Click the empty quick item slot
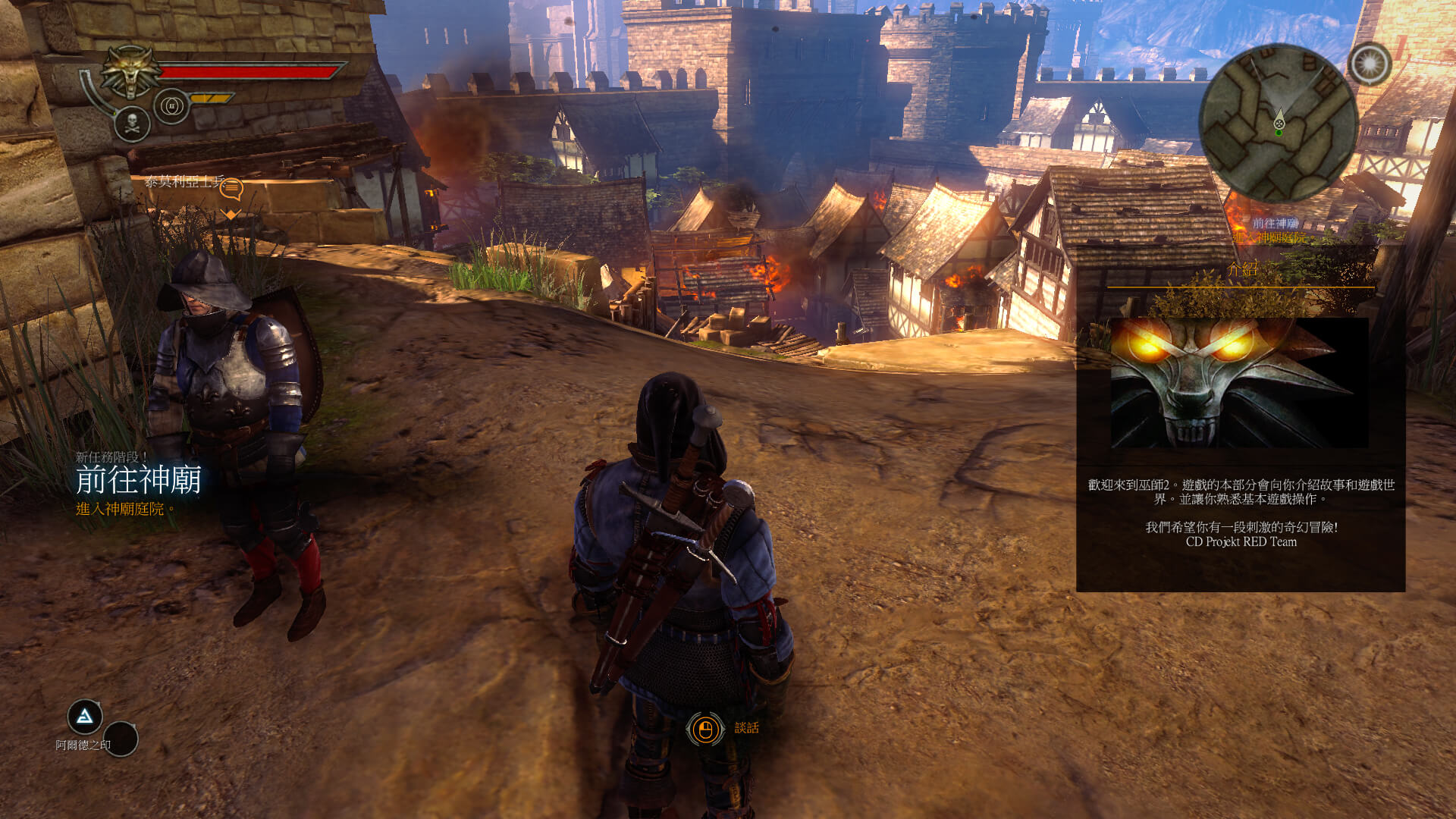The image size is (1456, 819). point(121,739)
